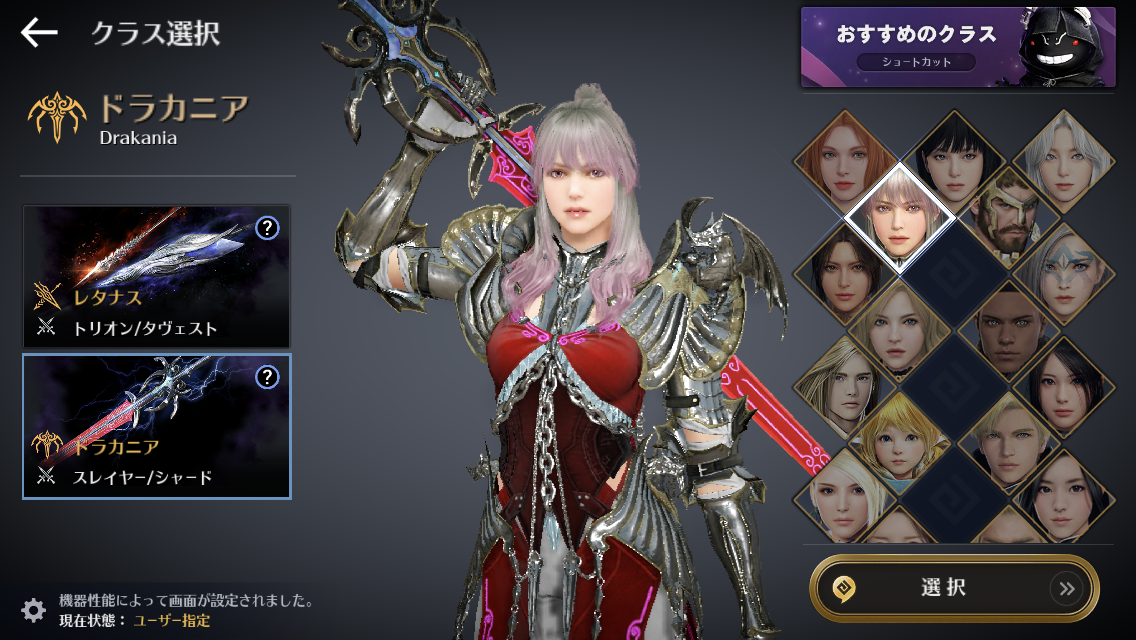Click the ショートカット shortcut button
The image size is (1136, 640).
pos(915,62)
